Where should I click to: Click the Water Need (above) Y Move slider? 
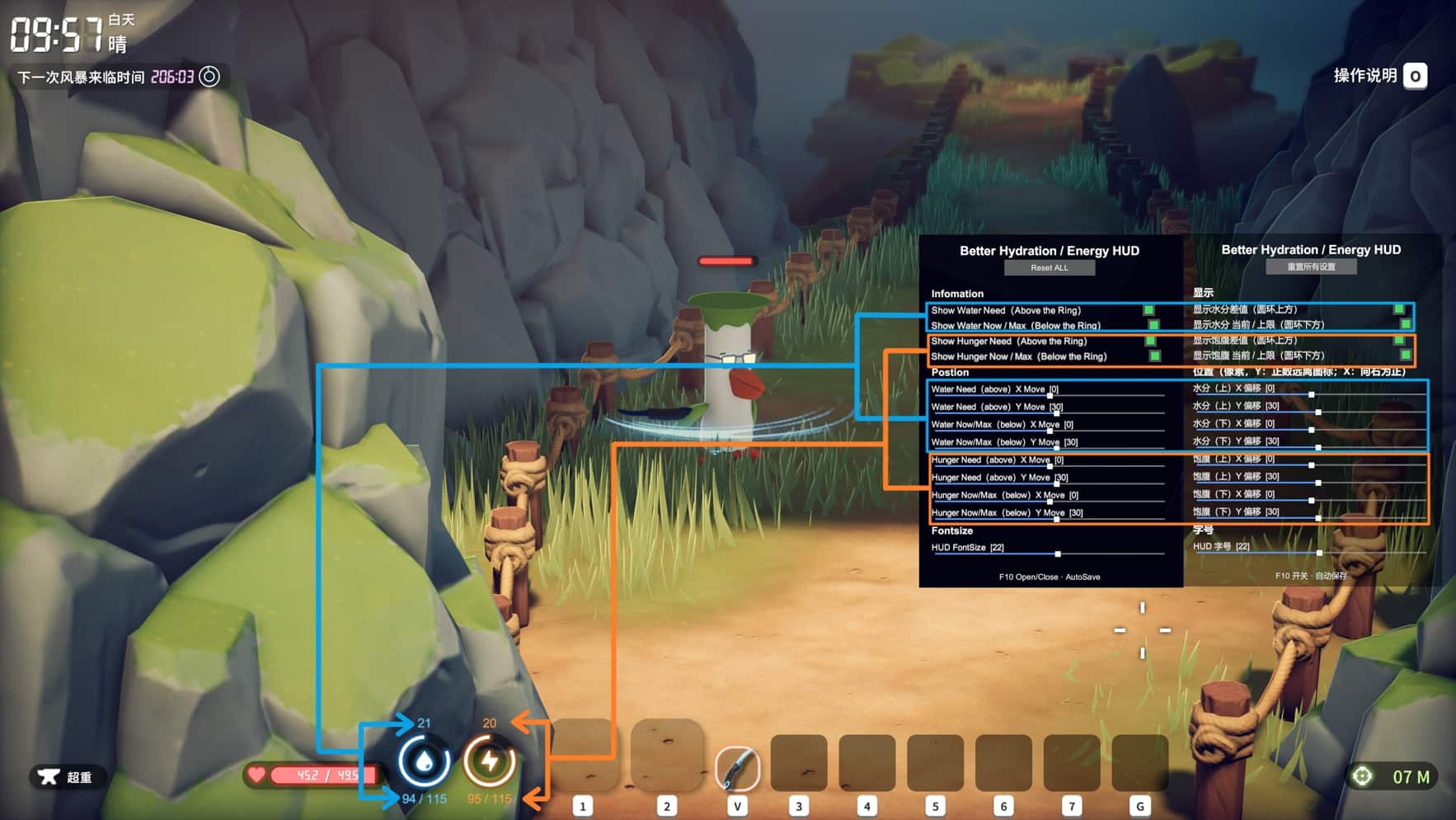1056,412
